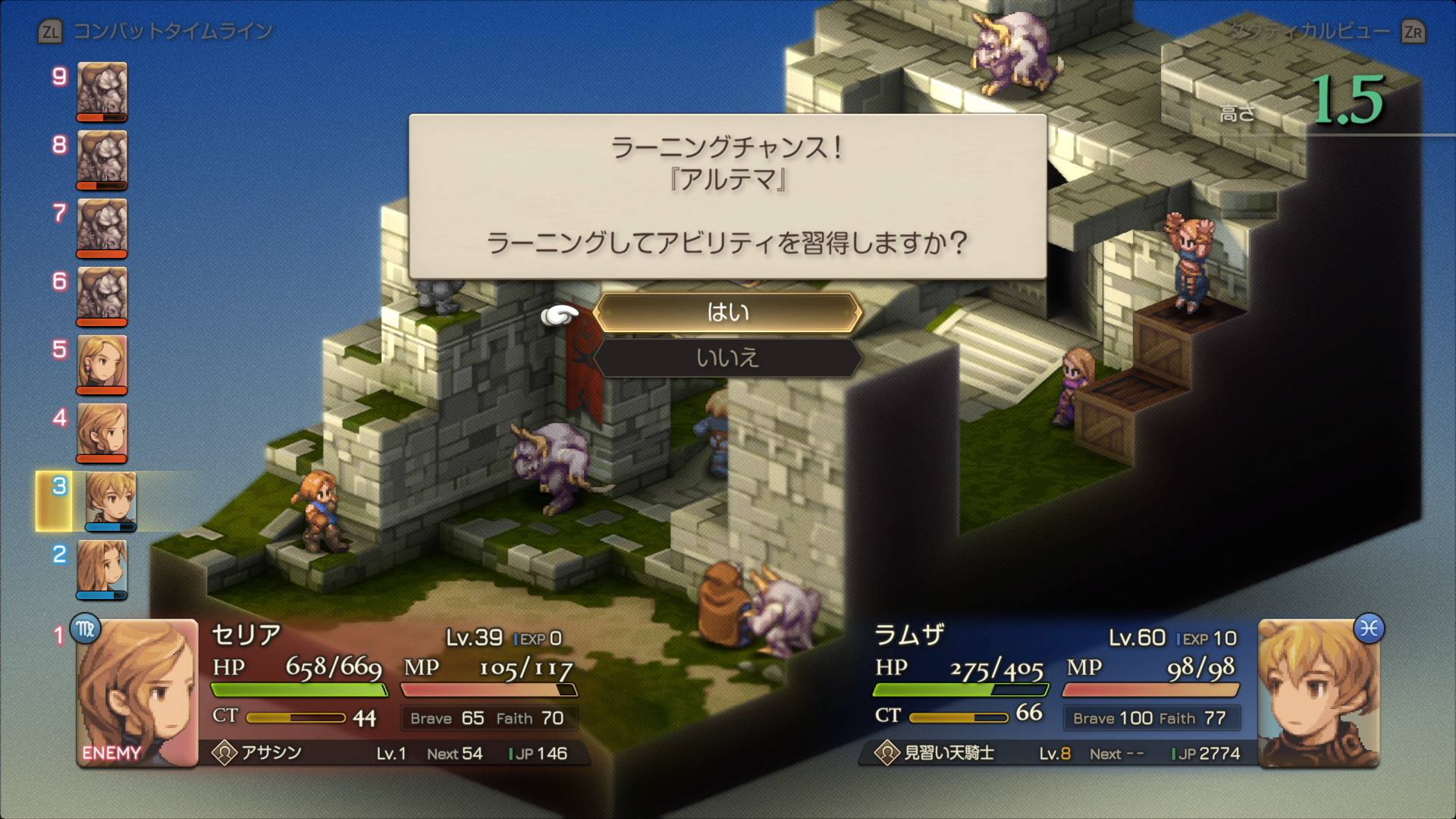Image resolution: width=1456 pixels, height=819 pixels.
Task: Select turn 3 portrait in combat timeline
Action: coord(110,501)
